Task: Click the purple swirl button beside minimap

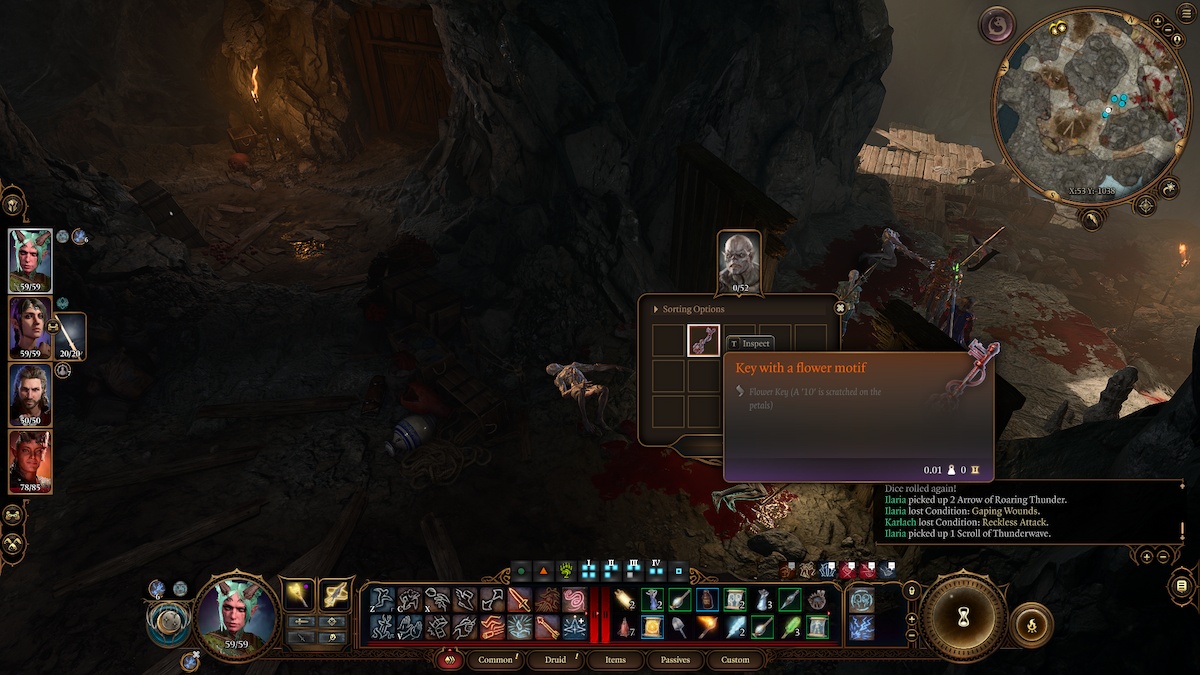Action: [997, 24]
